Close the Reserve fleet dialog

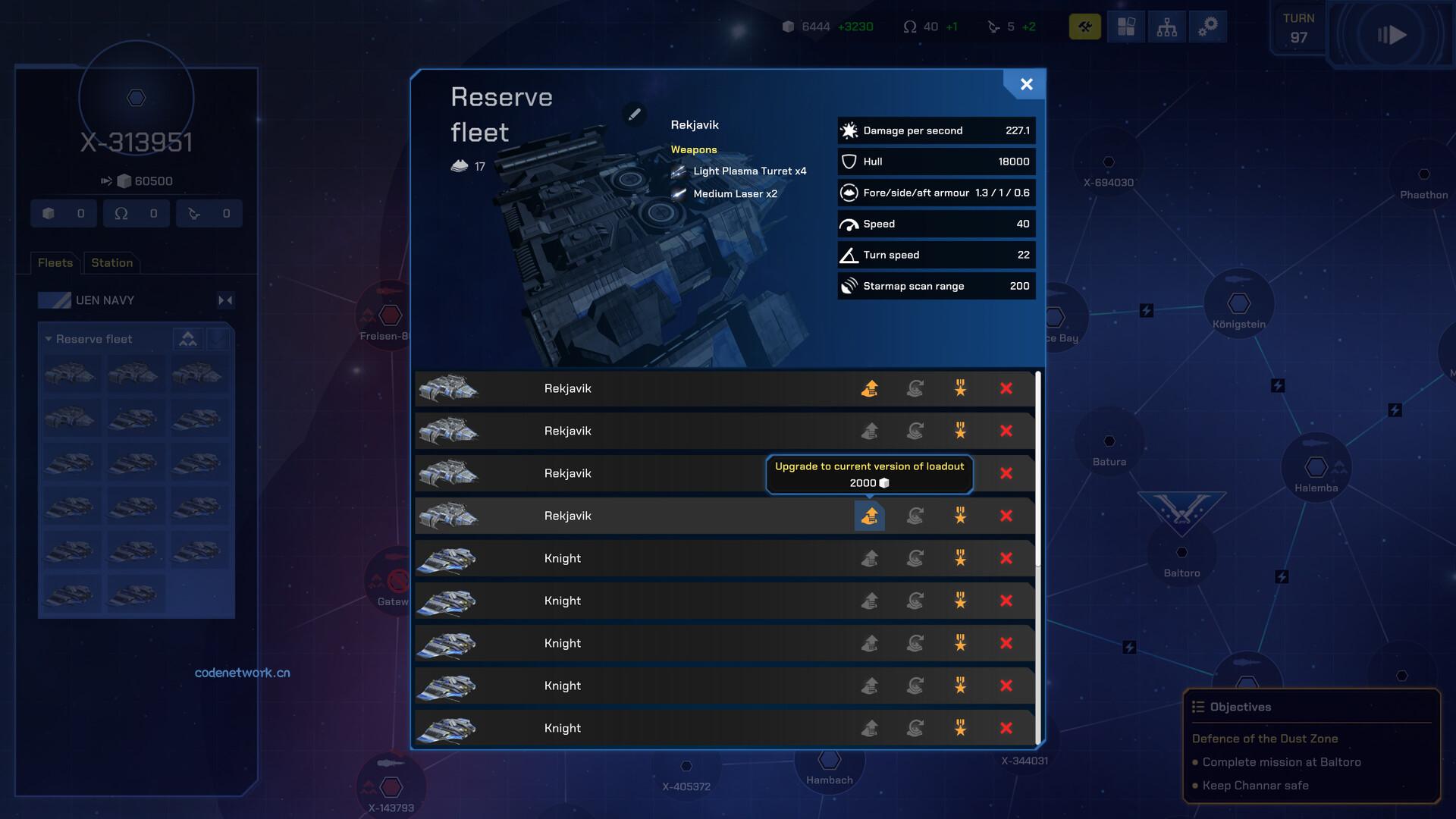(x=1026, y=84)
